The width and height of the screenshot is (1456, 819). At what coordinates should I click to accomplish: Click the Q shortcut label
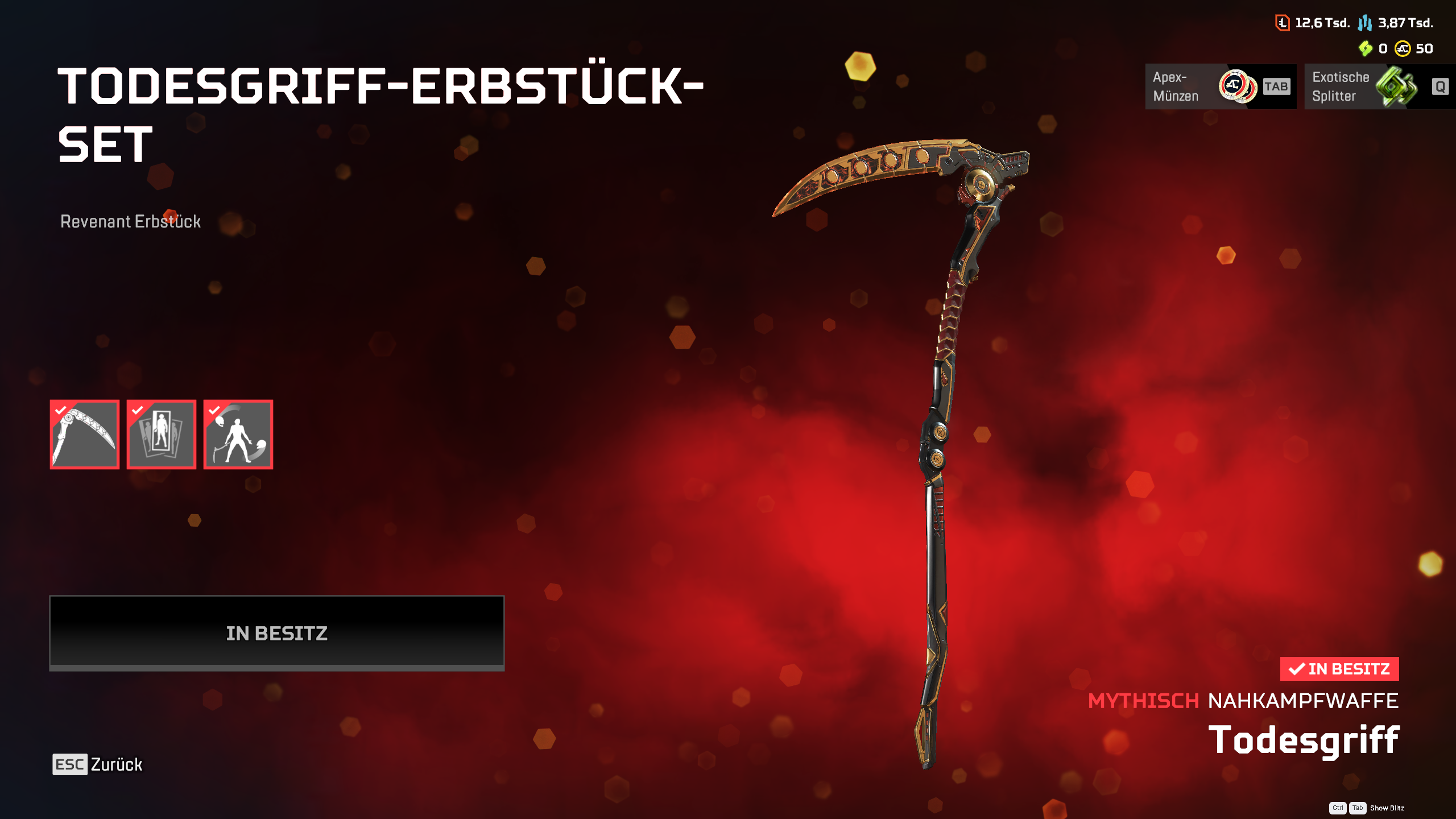(x=1440, y=87)
